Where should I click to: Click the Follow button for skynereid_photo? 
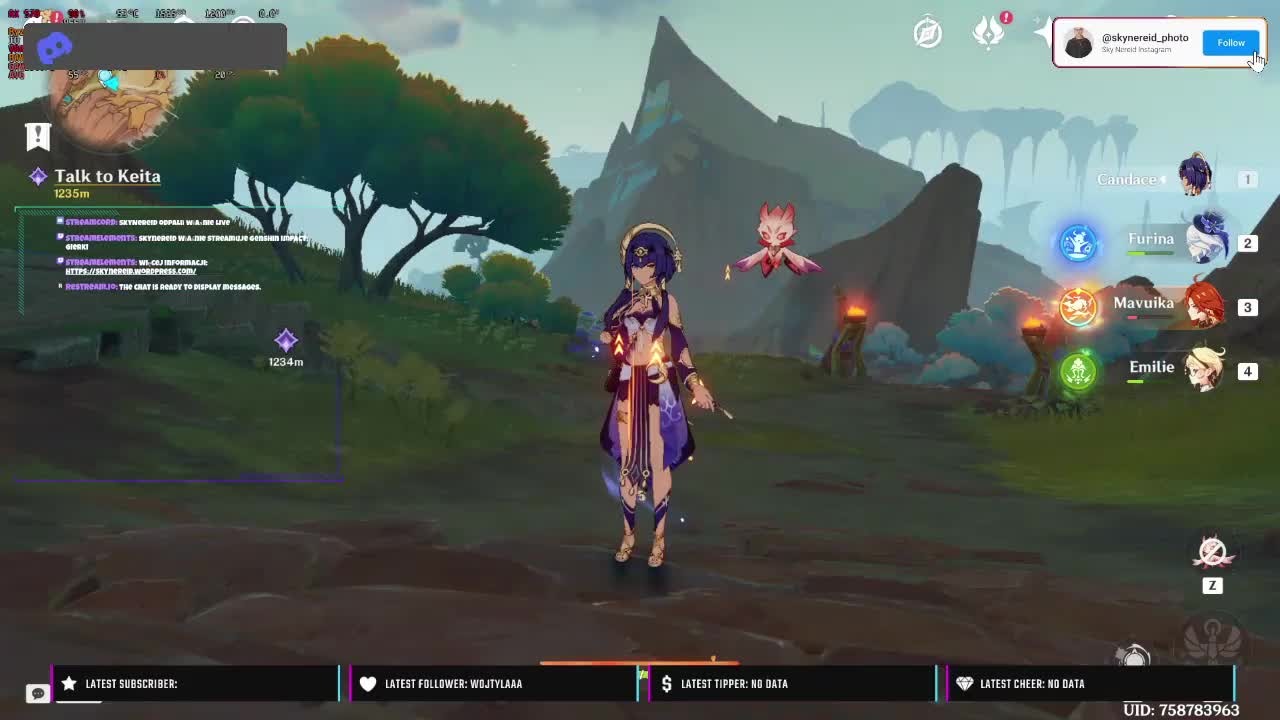tap(1230, 43)
